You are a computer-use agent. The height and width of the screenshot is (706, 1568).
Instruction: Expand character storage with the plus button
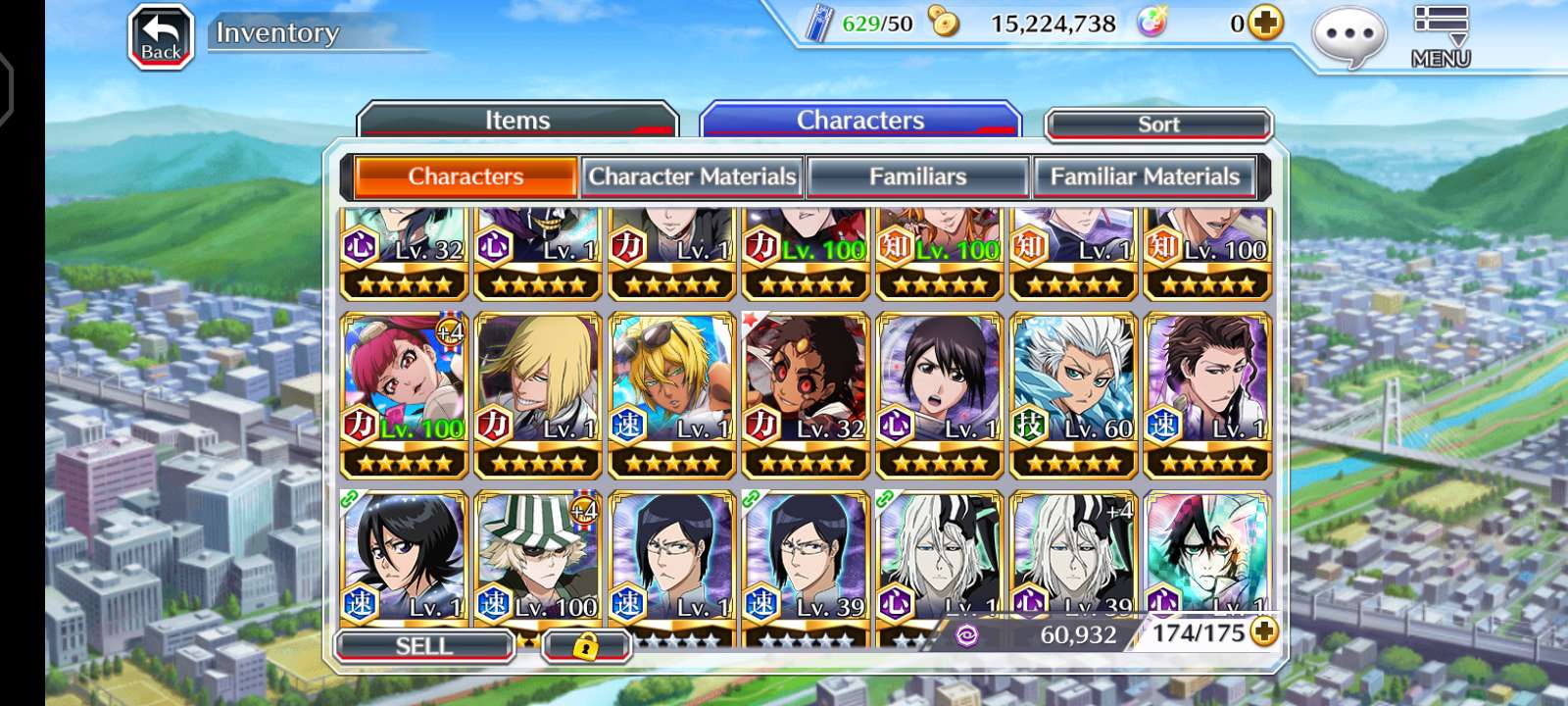pyautogui.click(x=1264, y=632)
